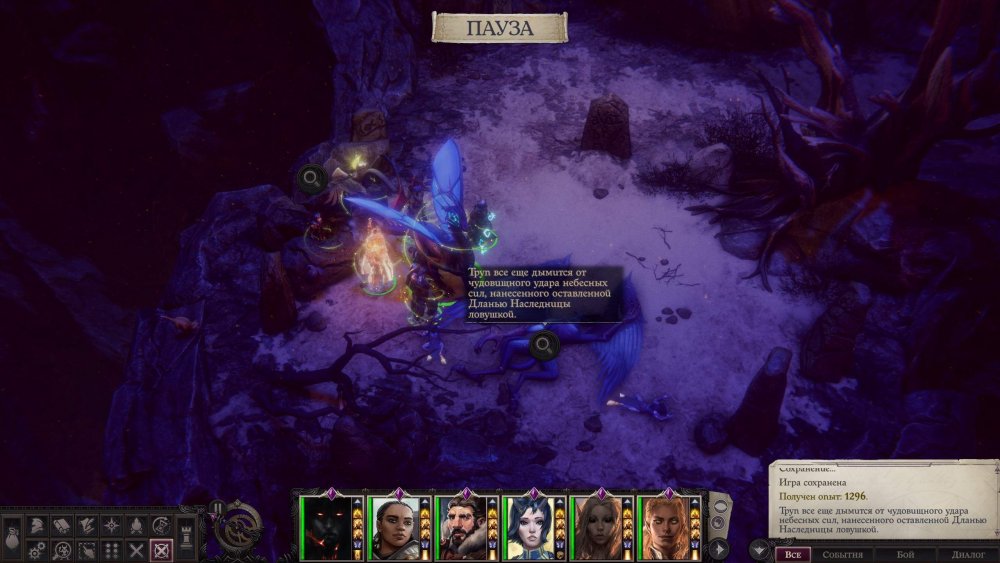
Task: Select the long-haired brunette woman portrait
Action: (598, 527)
